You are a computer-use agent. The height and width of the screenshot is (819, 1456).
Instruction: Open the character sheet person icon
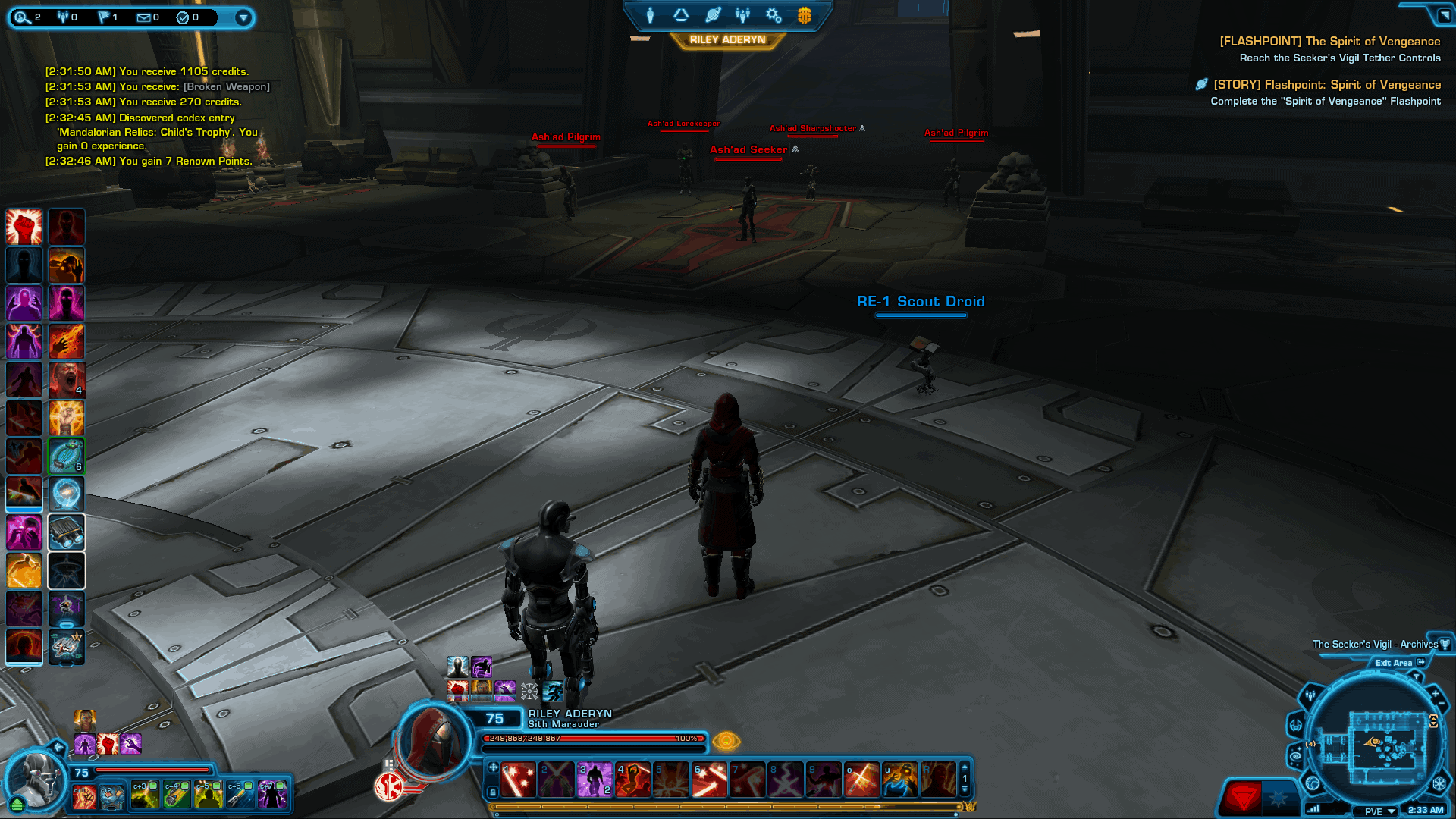click(651, 14)
